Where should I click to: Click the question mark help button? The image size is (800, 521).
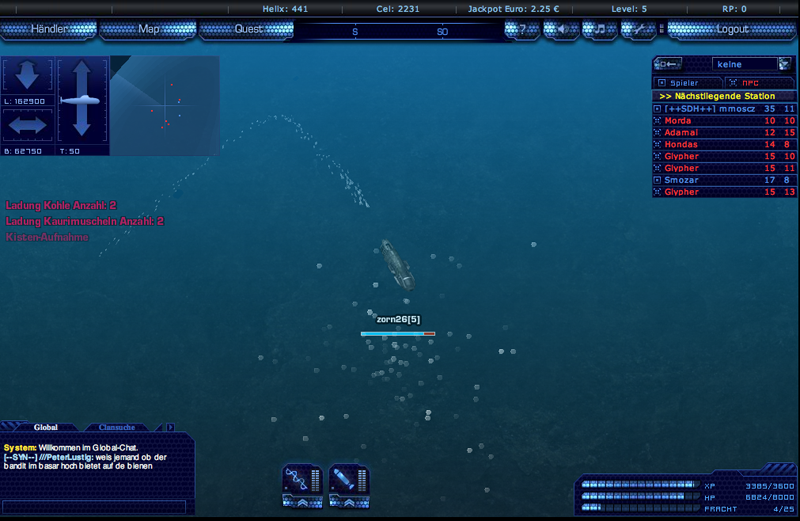coord(522,29)
